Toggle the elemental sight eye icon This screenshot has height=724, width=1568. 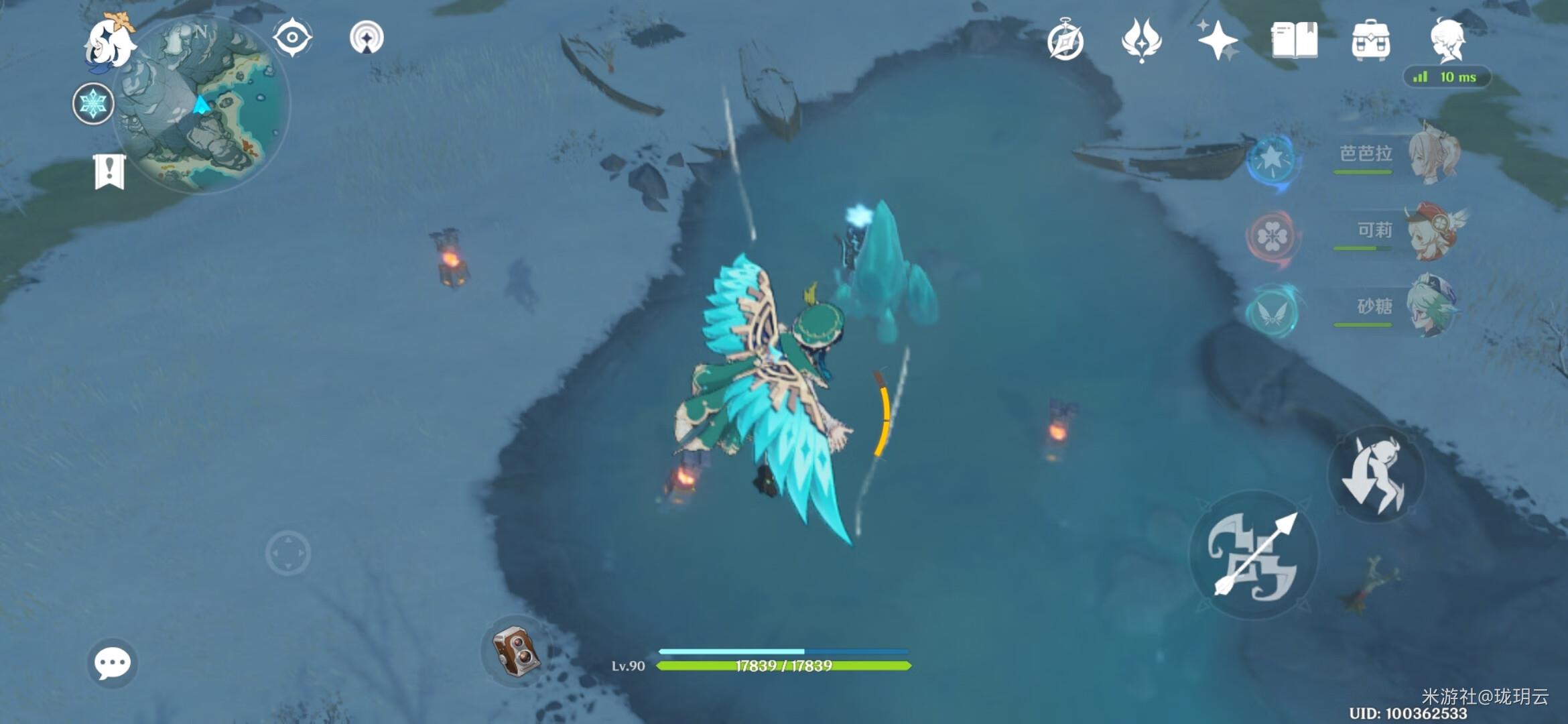(292, 38)
